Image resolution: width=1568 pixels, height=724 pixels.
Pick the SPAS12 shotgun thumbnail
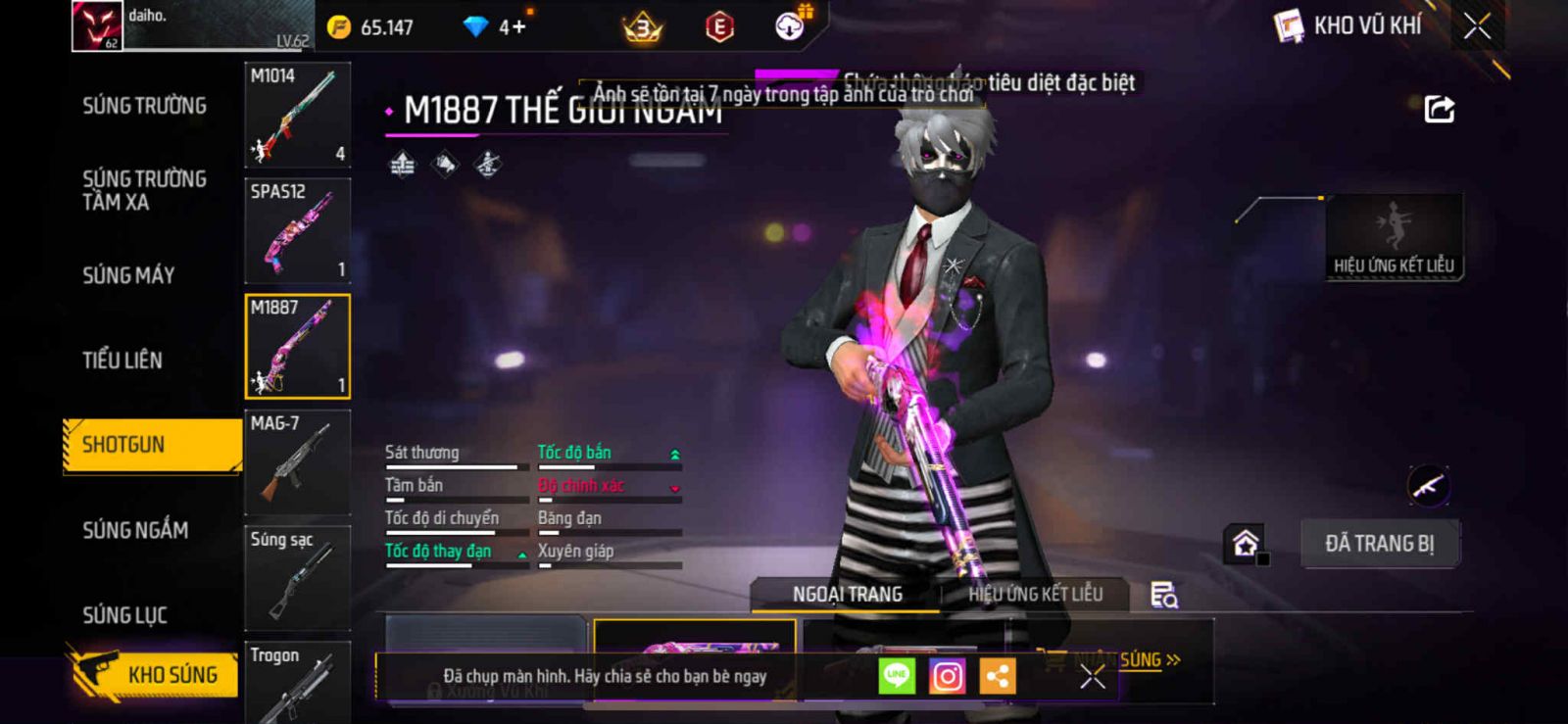297,231
